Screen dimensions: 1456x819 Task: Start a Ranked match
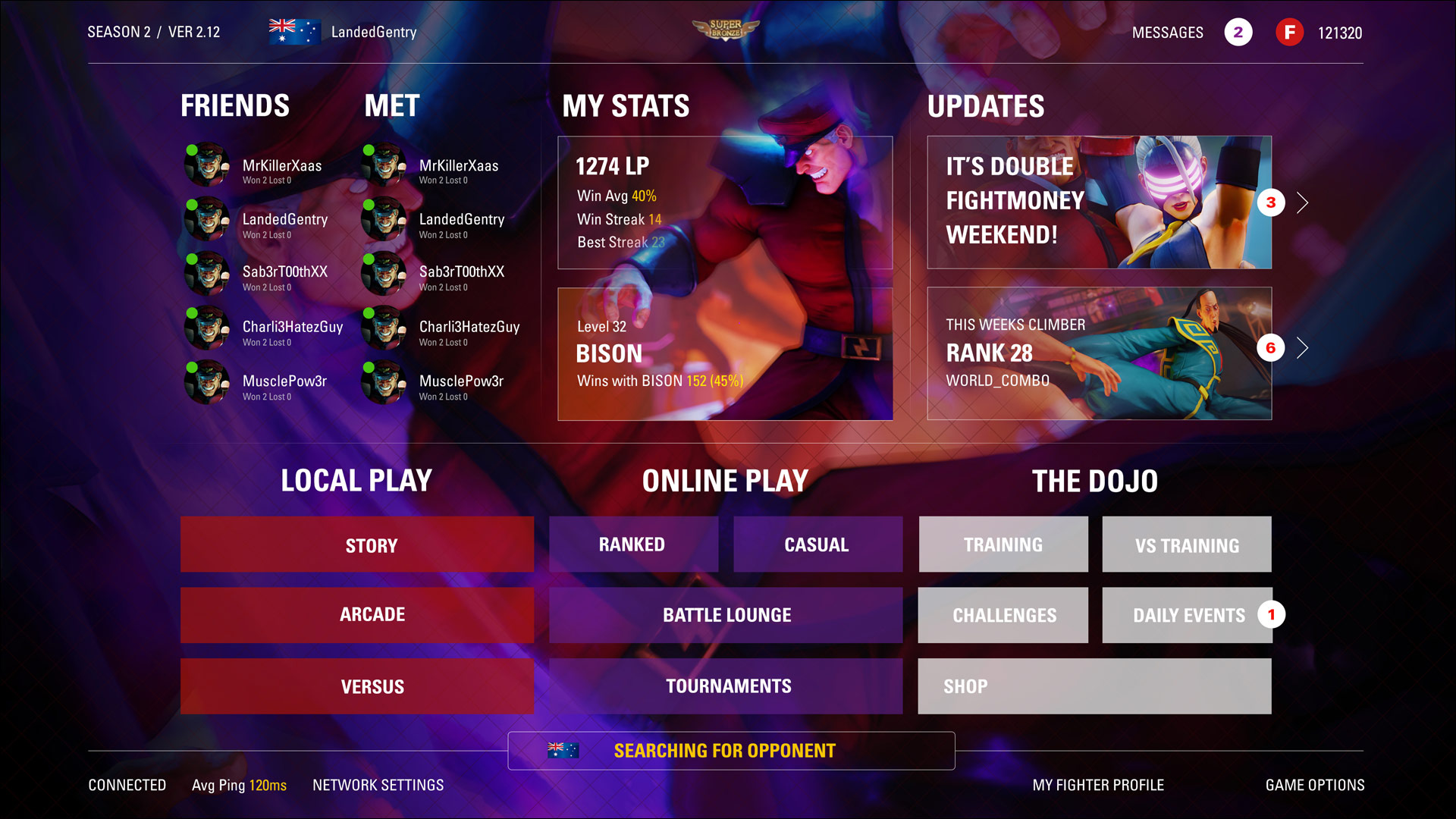pyautogui.click(x=633, y=544)
